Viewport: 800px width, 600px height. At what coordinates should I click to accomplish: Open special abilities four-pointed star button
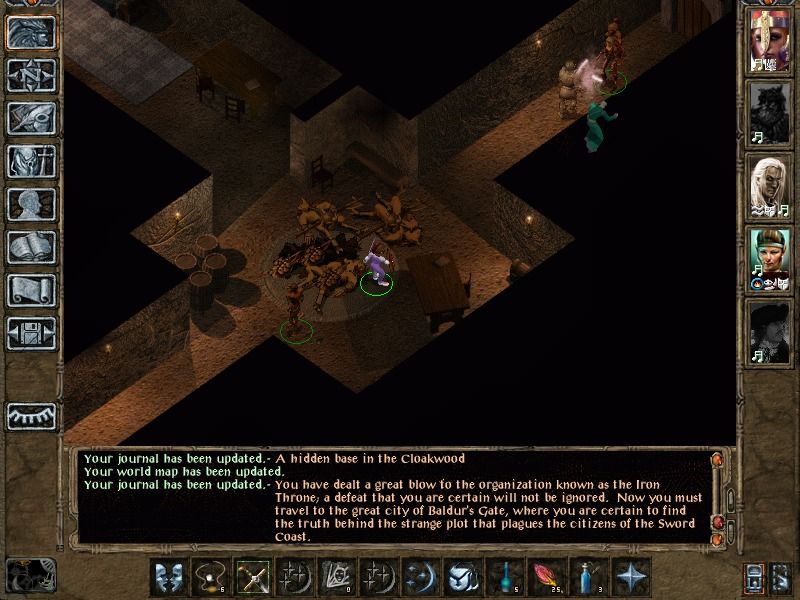(x=631, y=577)
